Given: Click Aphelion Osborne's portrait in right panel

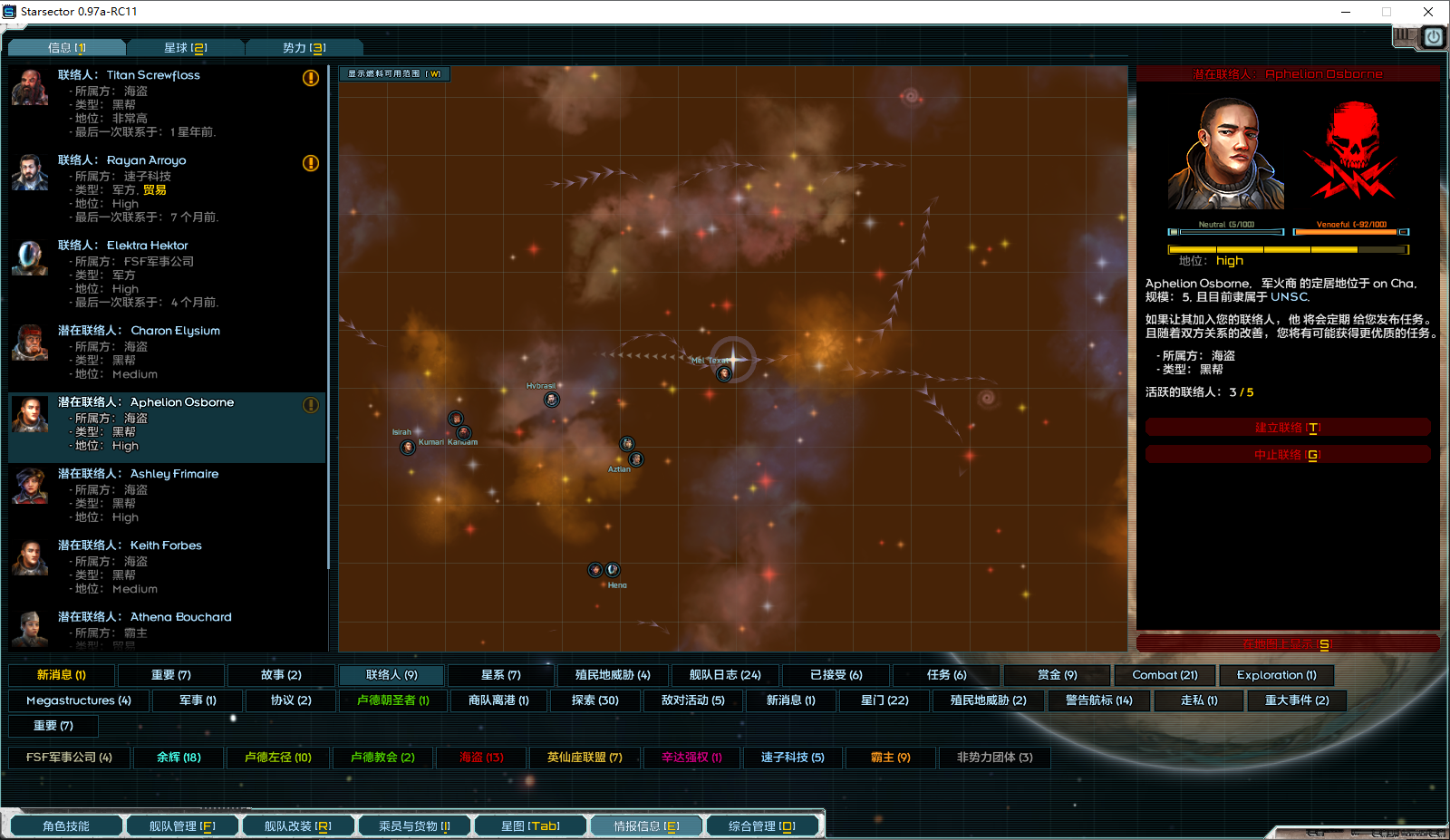Looking at the screenshot, I should click(x=1225, y=154).
